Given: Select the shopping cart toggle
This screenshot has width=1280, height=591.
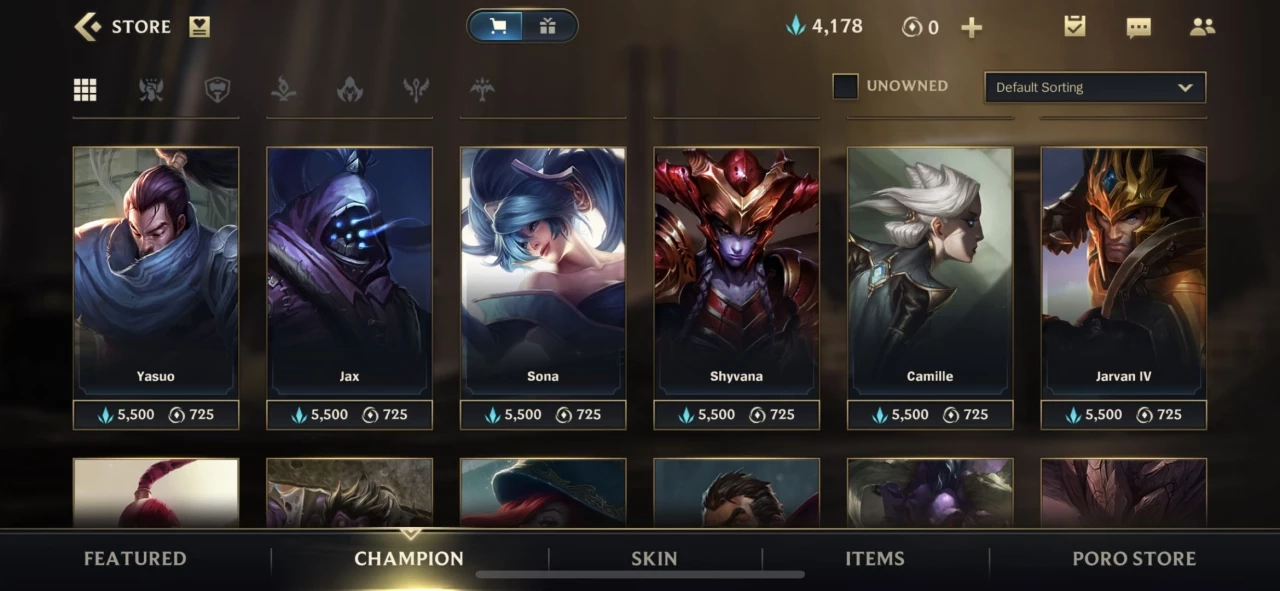Looking at the screenshot, I should pos(498,27).
